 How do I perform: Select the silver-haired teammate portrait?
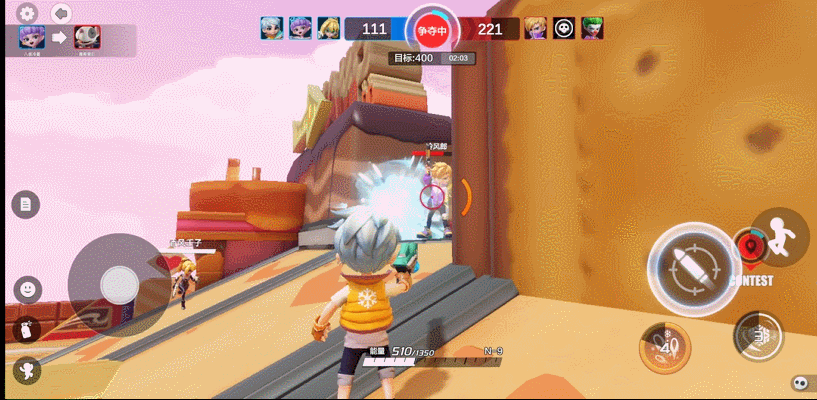tap(271, 28)
